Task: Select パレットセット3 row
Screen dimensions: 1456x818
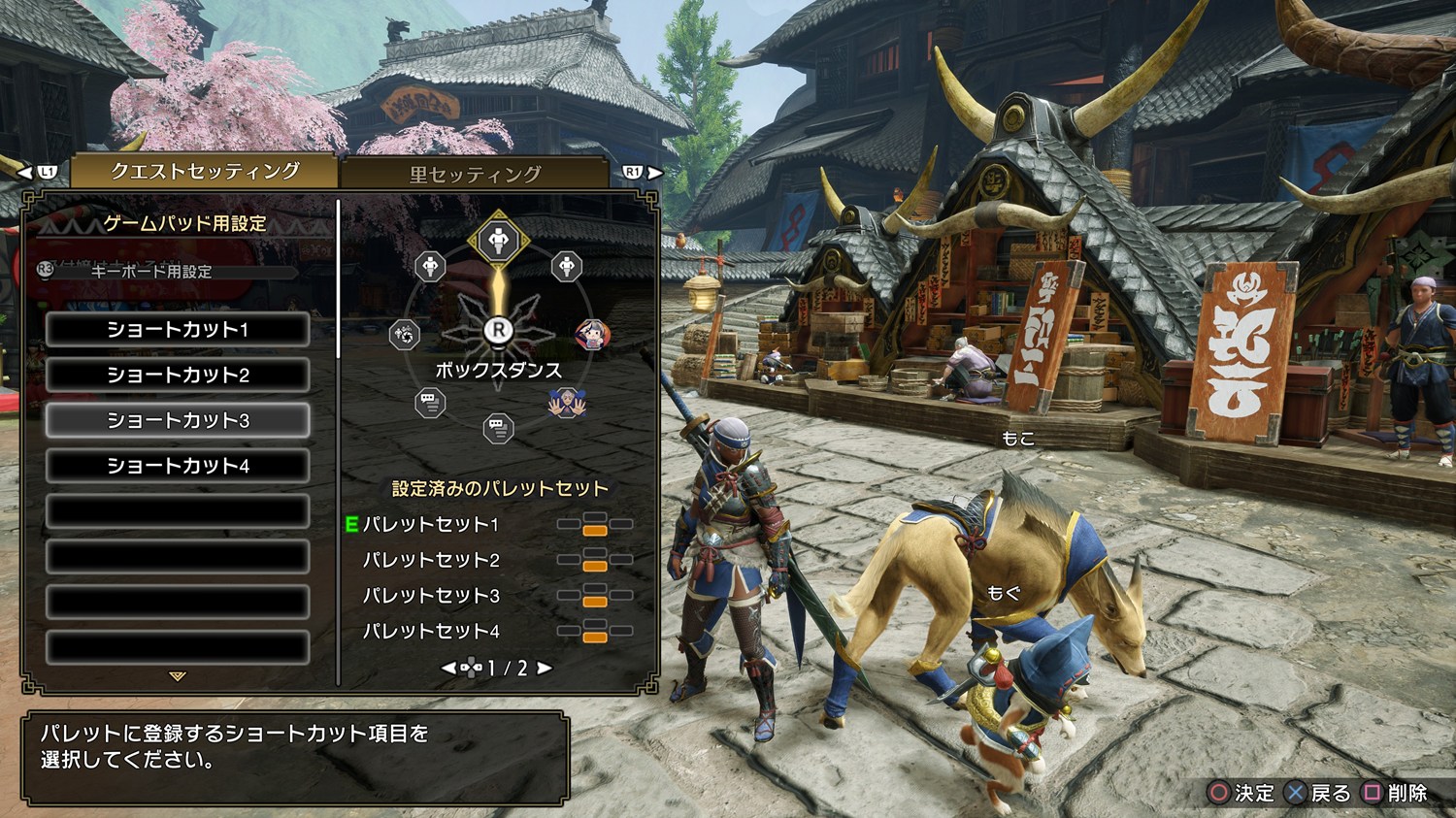Action: tap(431, 596)
